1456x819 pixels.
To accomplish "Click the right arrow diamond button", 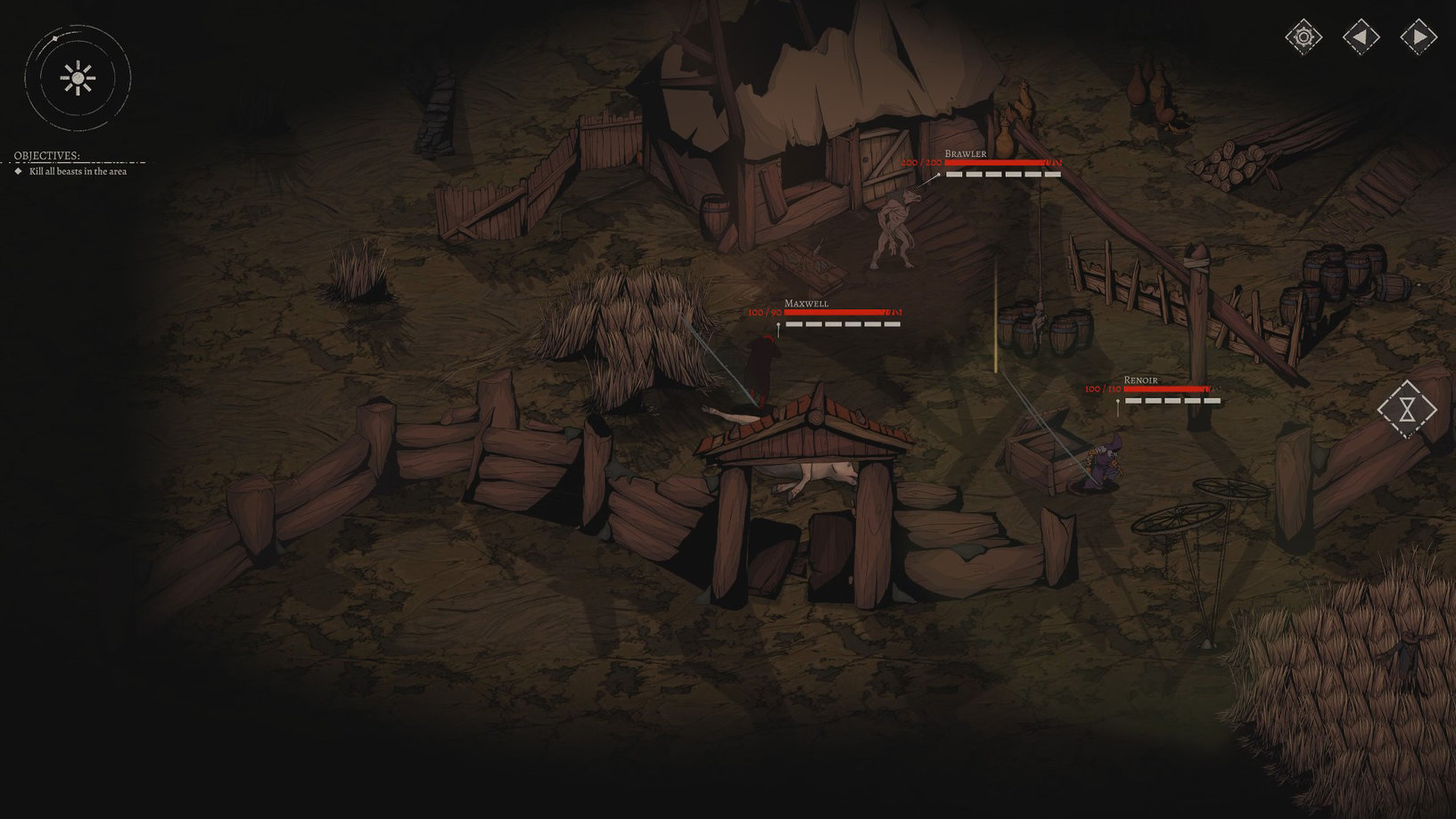I will (x=1418, y=37).
